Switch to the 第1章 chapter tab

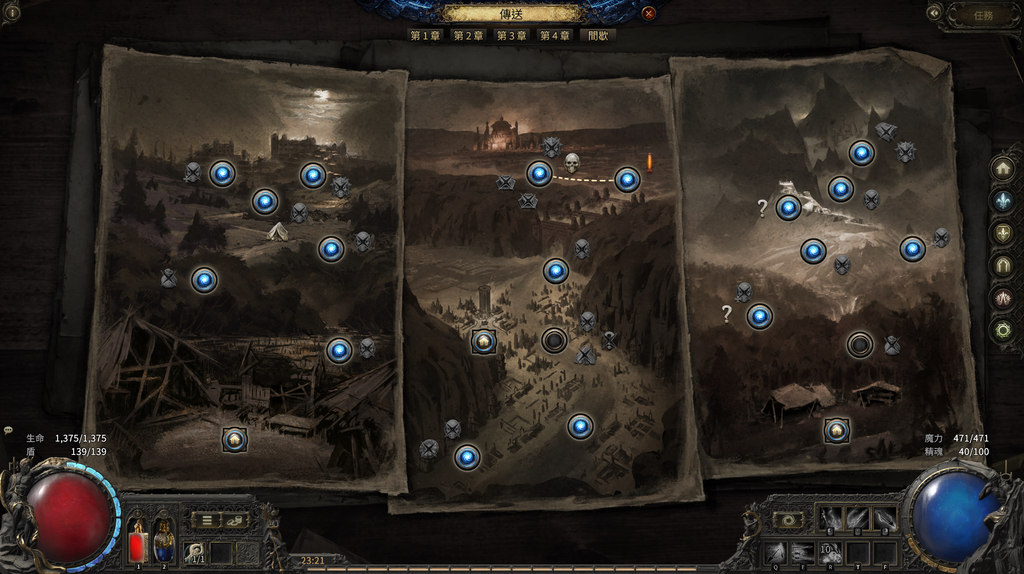click(x=425, y=35)
